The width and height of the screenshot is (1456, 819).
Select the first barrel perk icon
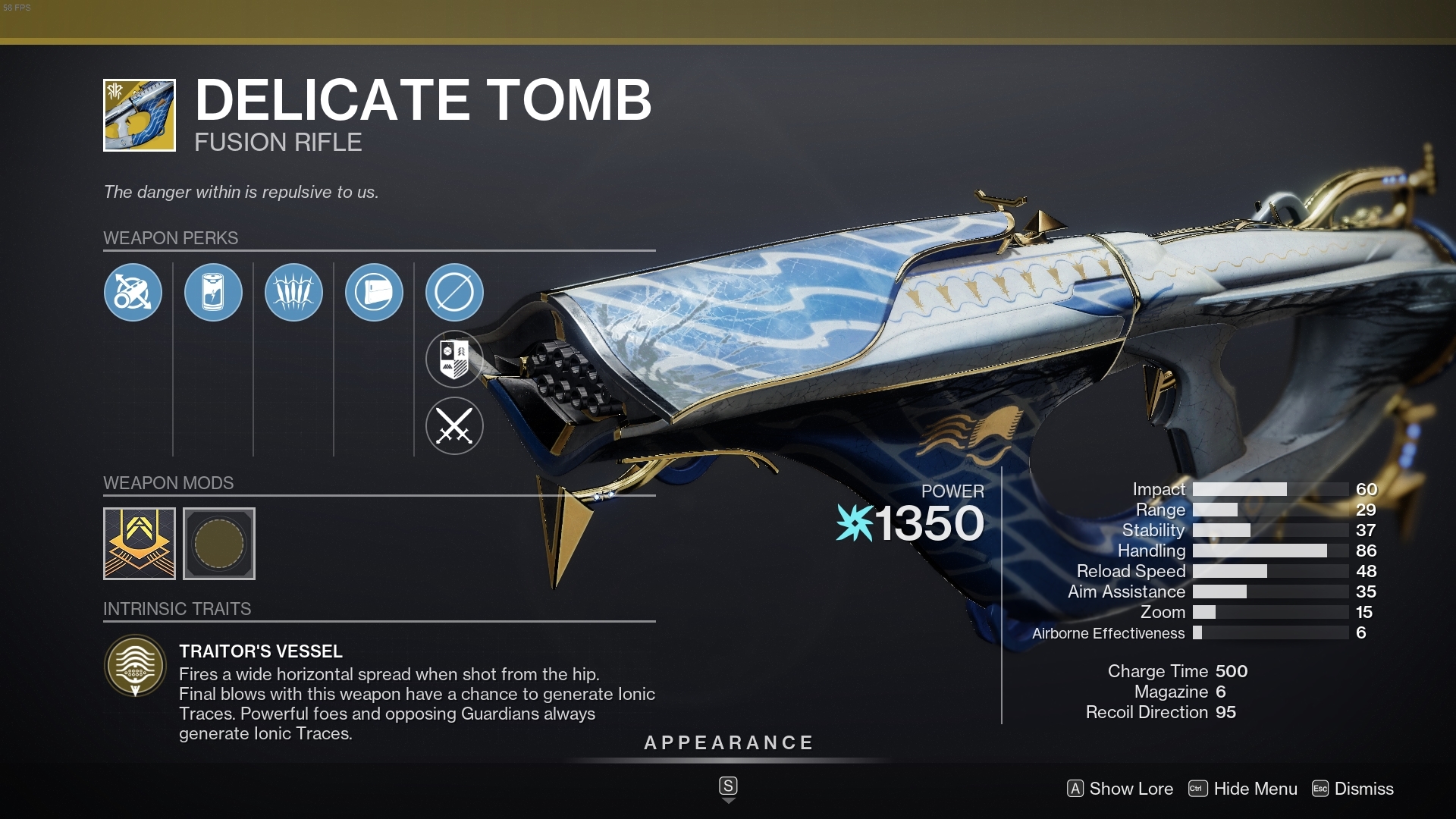pyautogui.click(x=133, y=292)
